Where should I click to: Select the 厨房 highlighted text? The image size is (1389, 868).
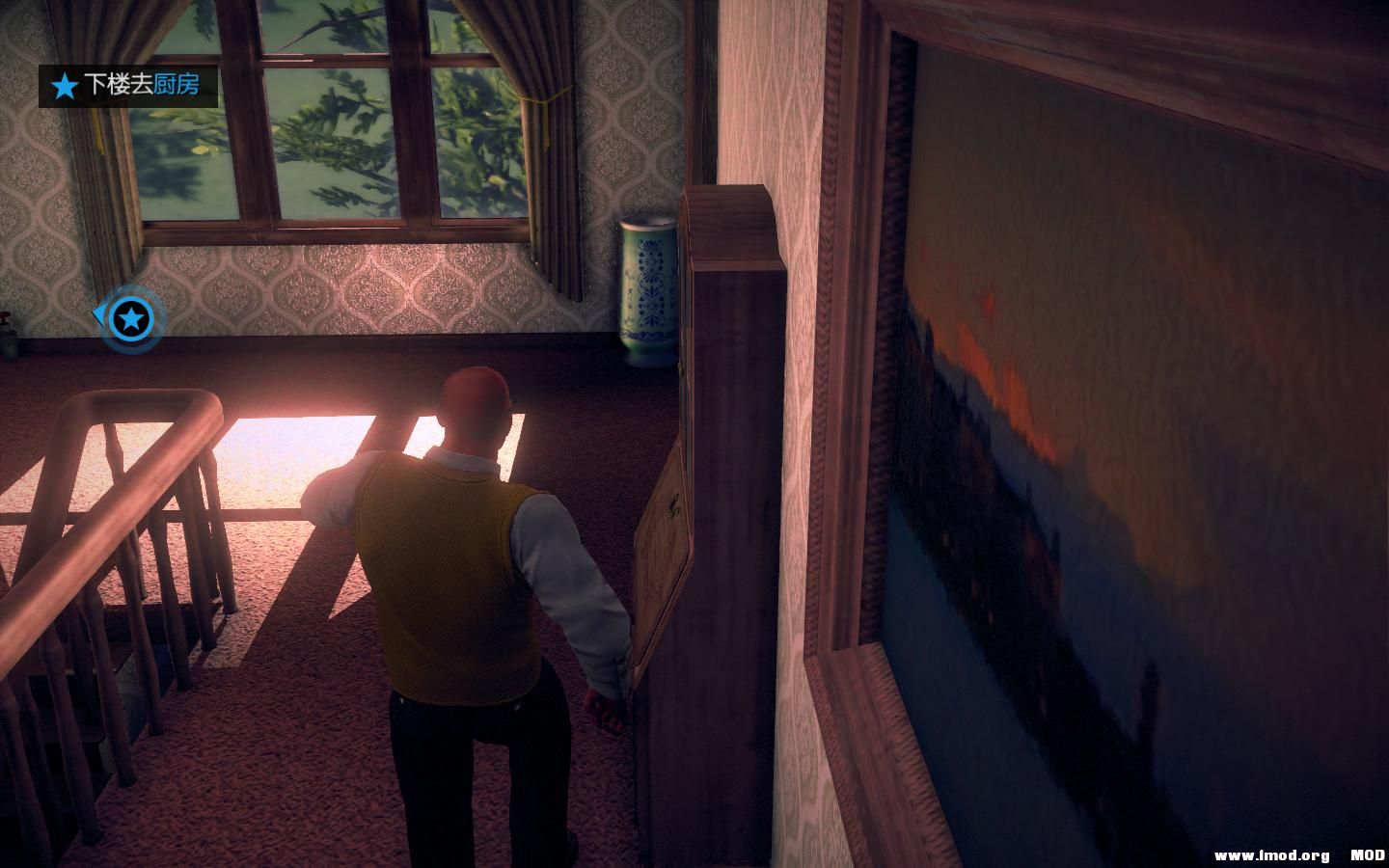click(x=176, y=86)
